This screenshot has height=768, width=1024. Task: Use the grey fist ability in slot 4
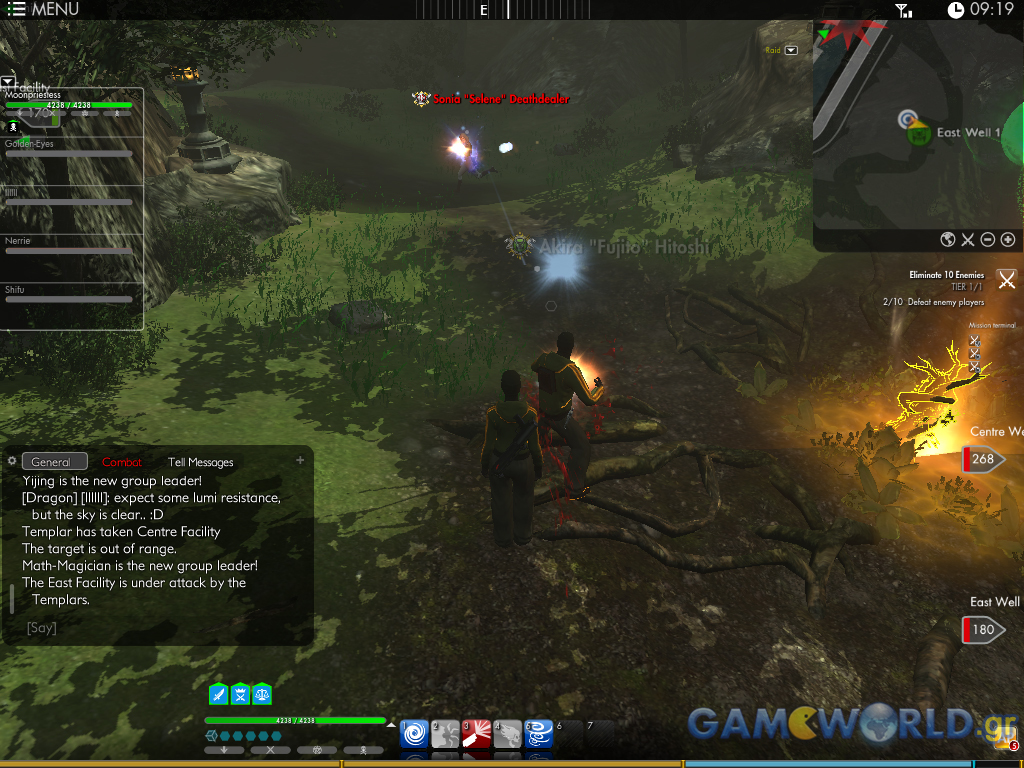[508, 734]
